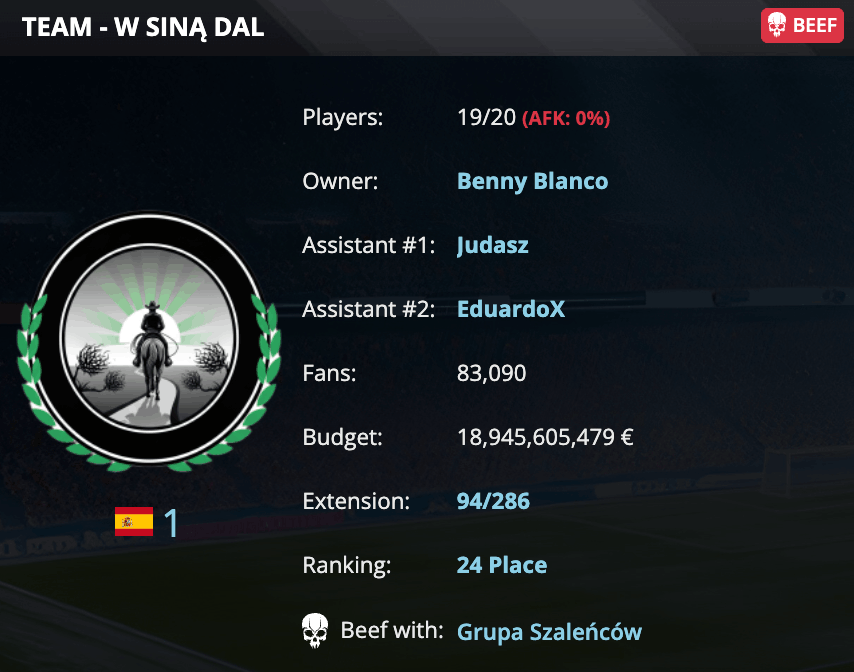
Task: Open assistant EduardoX's profile
Action: point(511,309)
